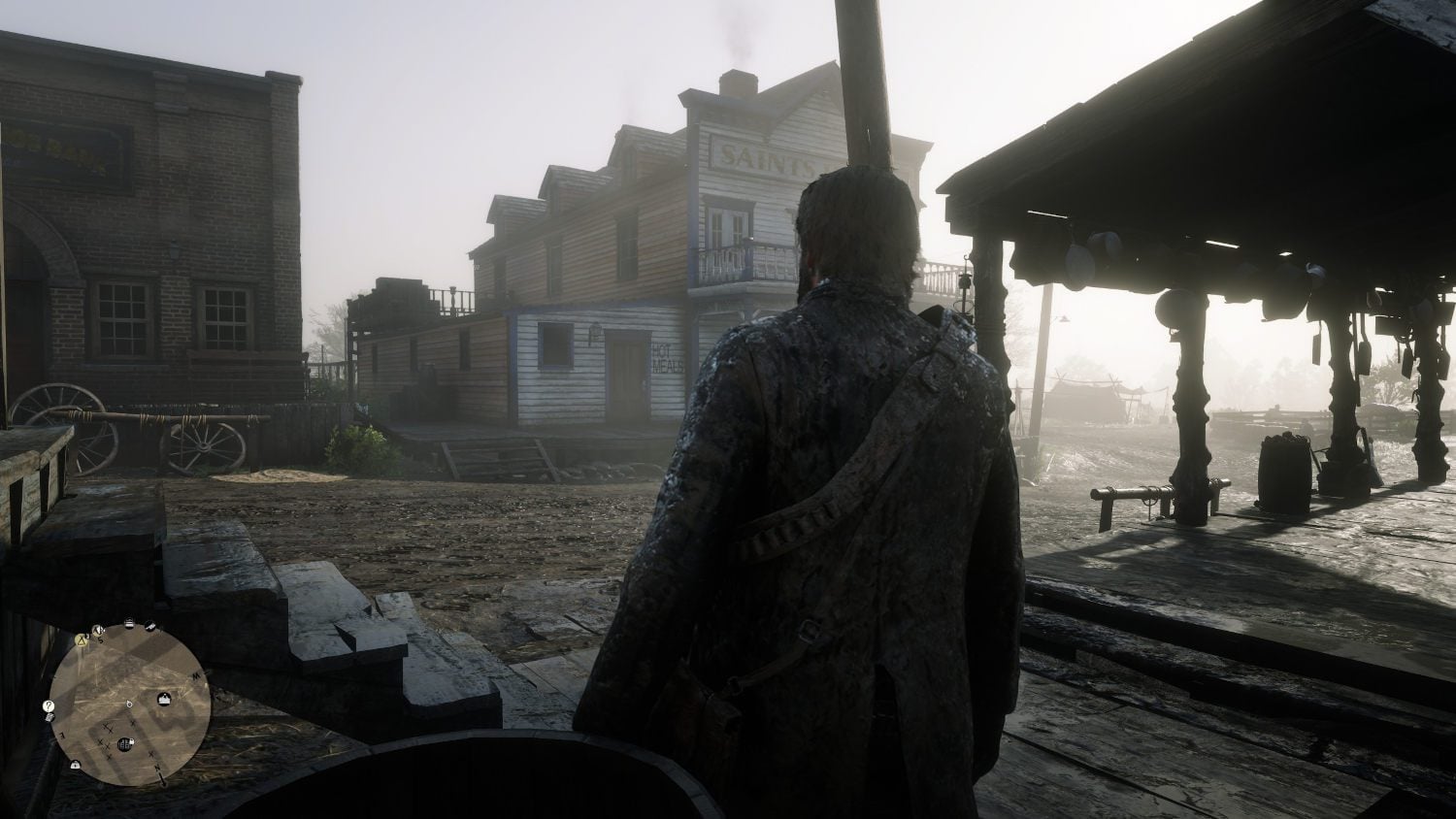Viewport: 1456px width, 819px height.
Task: Toggle the player position arrow in the minimap center
Action: click(x=128, y=705)
